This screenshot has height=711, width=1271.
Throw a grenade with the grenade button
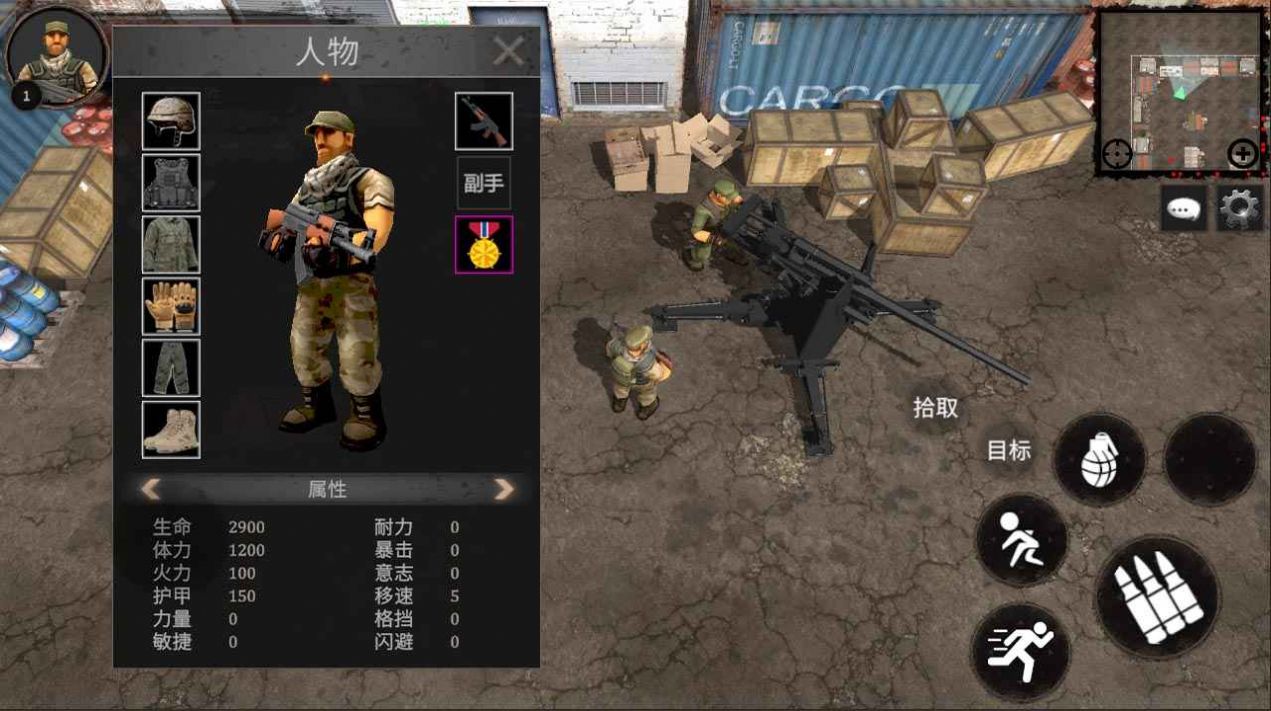click(1099, 459)
